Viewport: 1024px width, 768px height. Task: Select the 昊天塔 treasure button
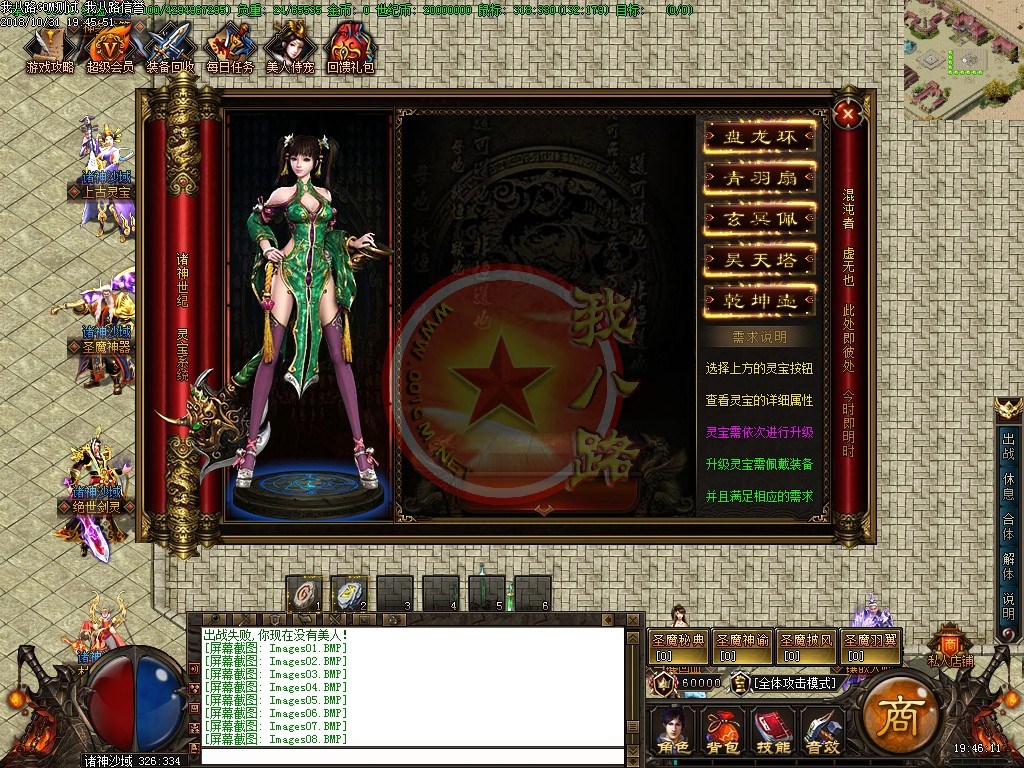point(759,259)
